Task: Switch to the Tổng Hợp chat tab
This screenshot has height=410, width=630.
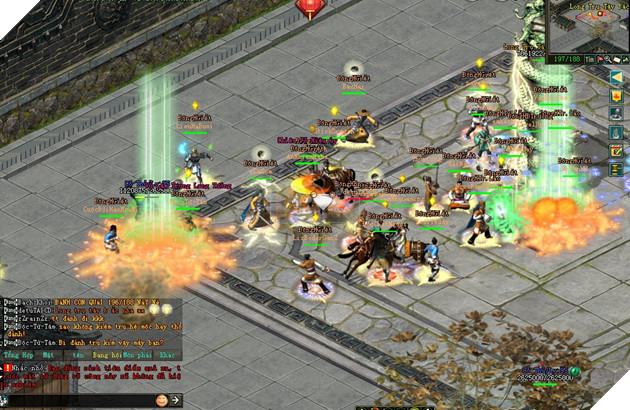Action: (17, 355)
